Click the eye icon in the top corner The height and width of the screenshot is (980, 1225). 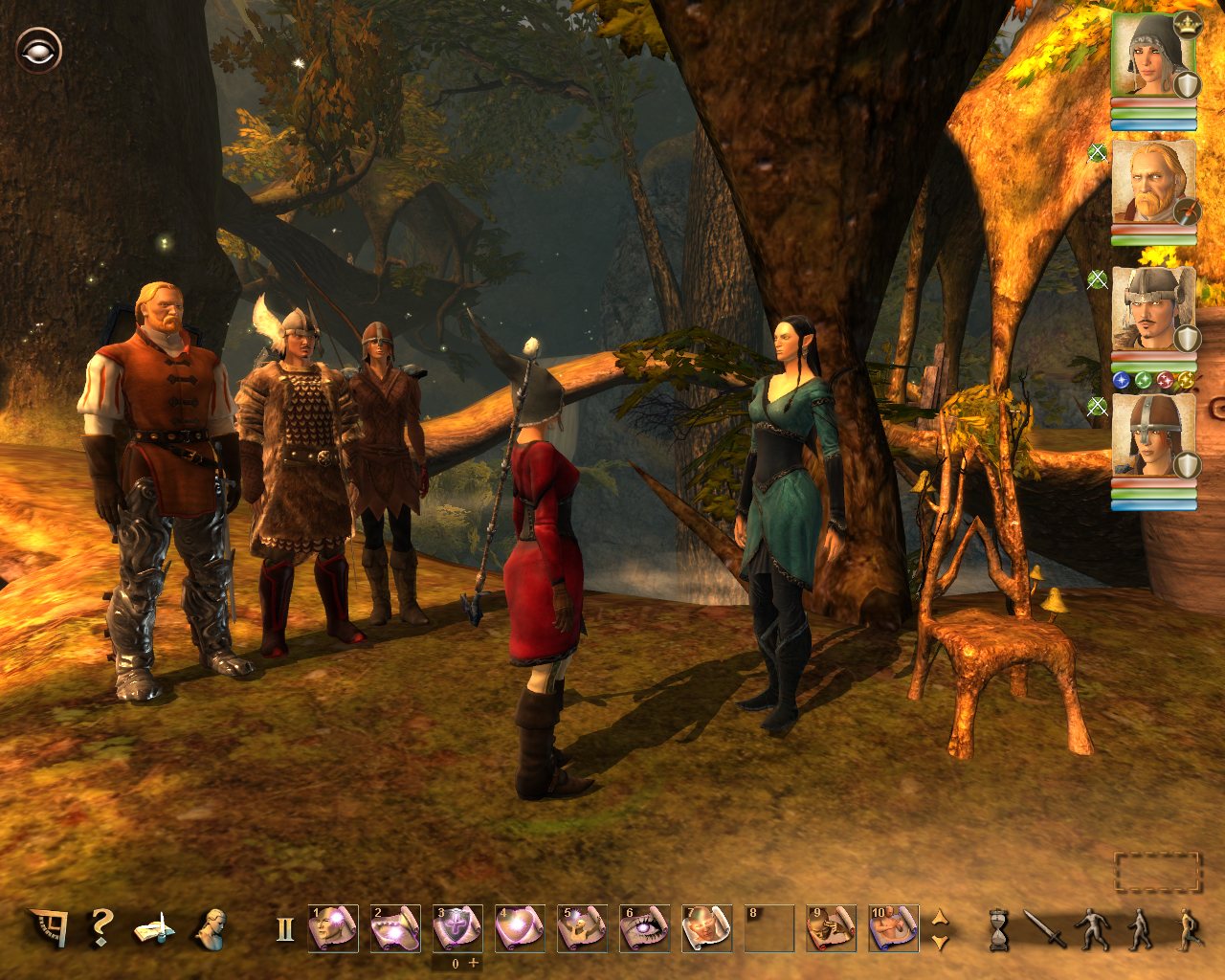point(38,50)
